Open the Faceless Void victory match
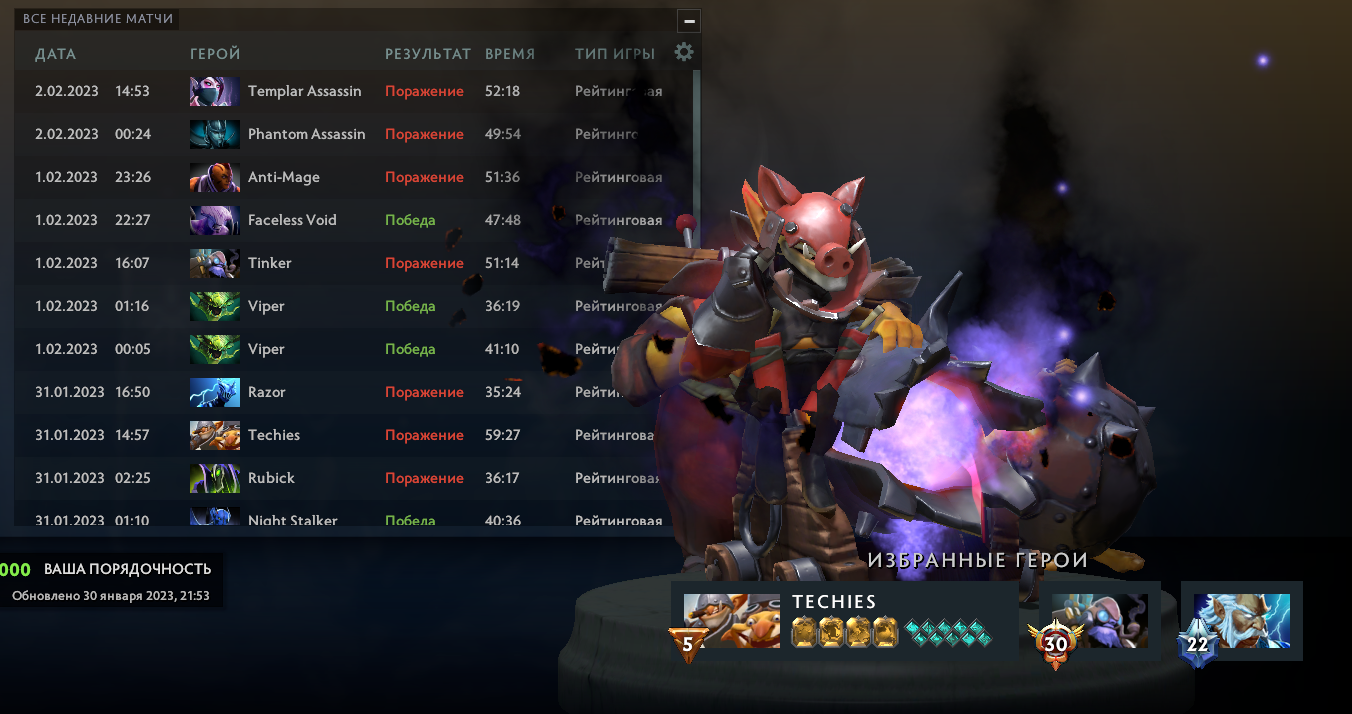Viewport: 1352px width, 714px height. [292, 221]
